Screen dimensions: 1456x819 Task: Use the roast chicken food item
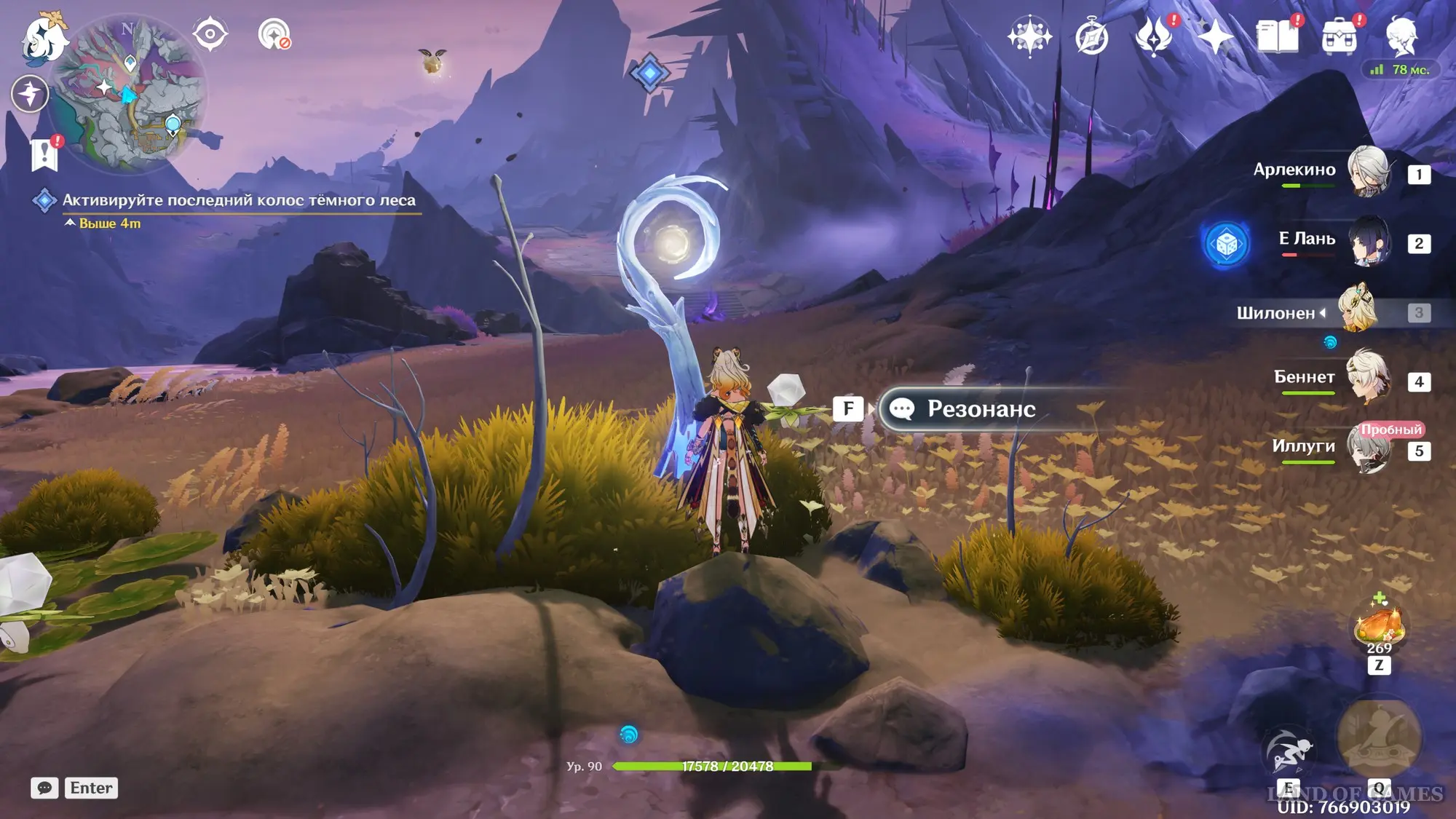pyautogui.click(x=1378, y=626)
